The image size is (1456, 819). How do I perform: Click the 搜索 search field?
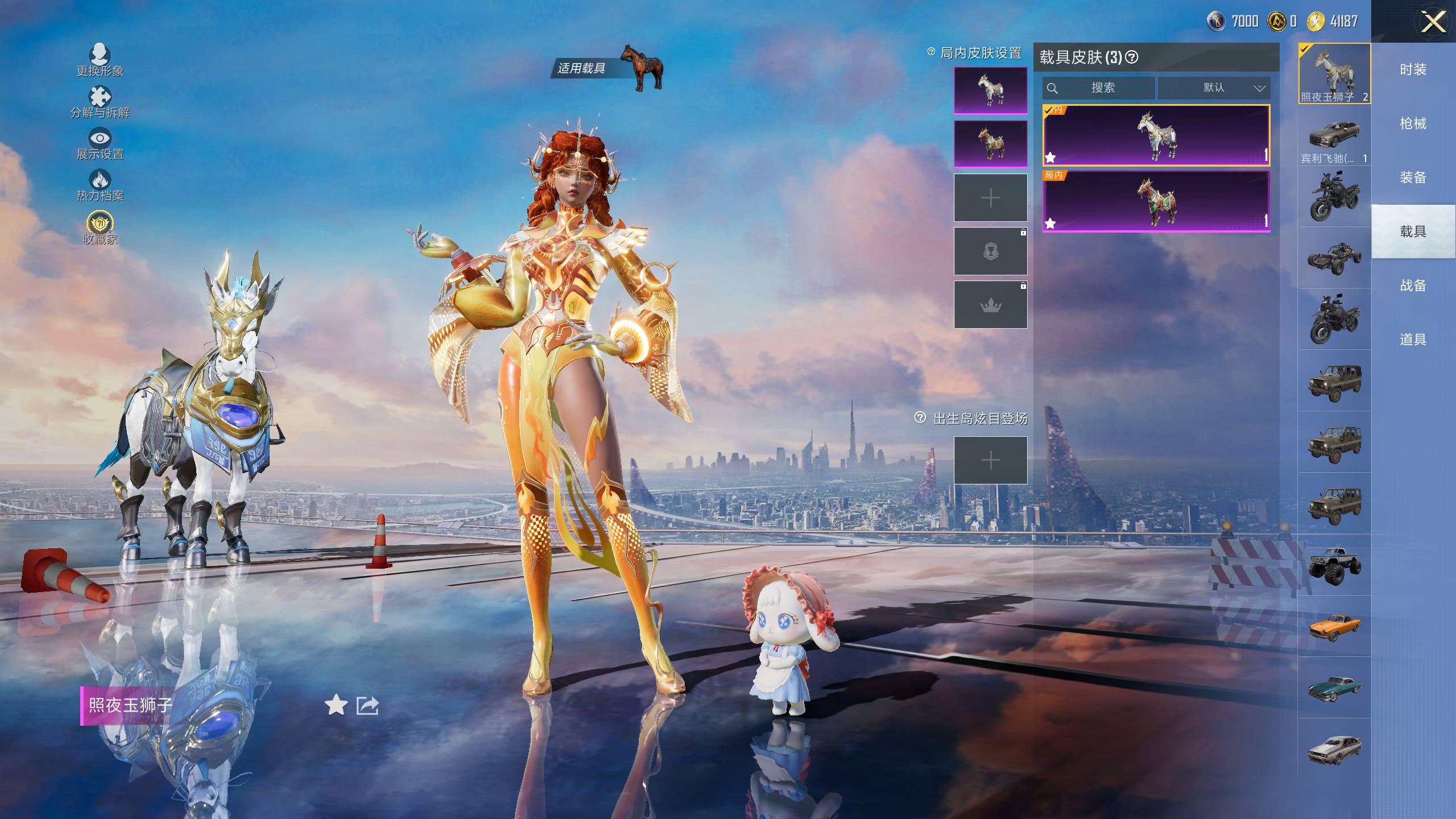click(1099, 88)
